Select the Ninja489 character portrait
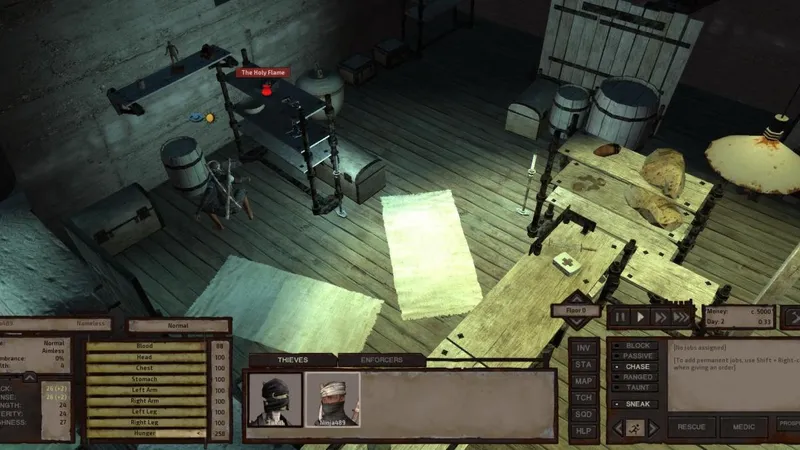 coord(332,399)
